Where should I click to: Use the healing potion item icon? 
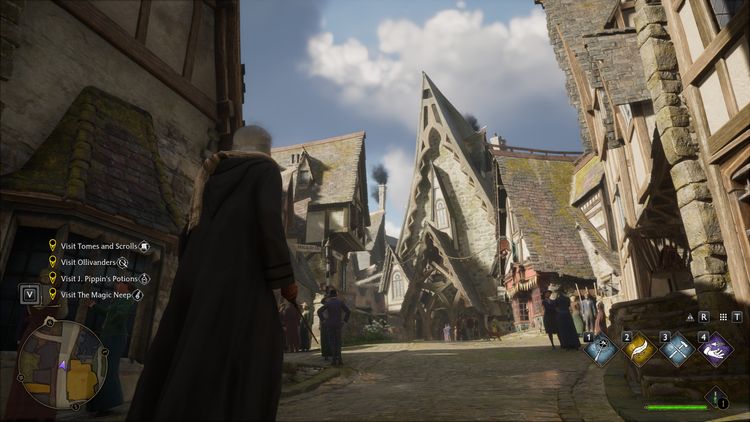[x=715, y=398]
